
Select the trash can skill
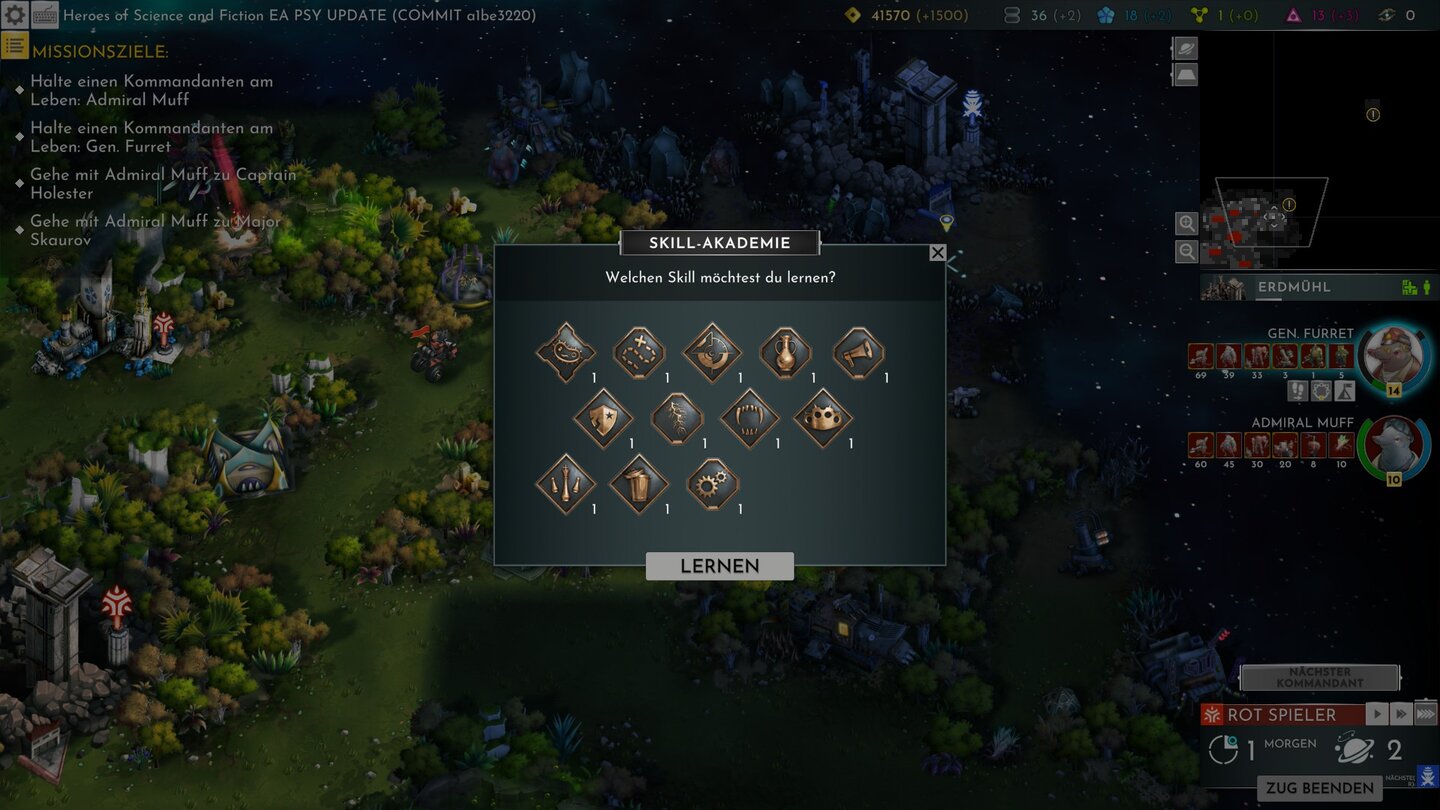click(x=639, y=484)
